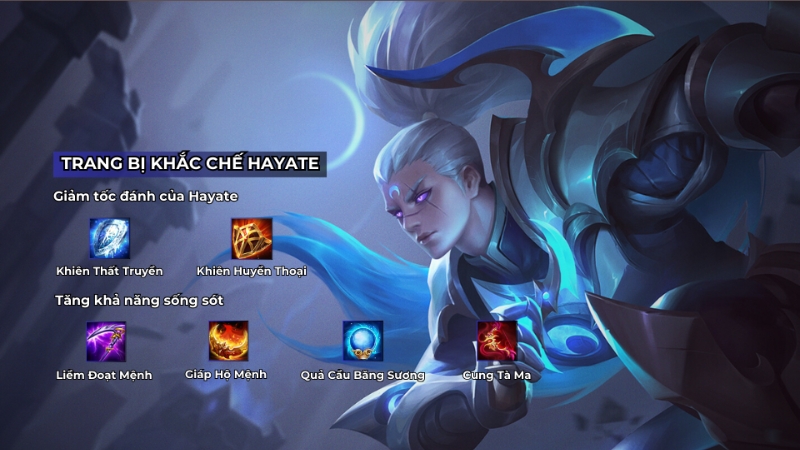Click the Liềm Đoạt Mệnh scythe icon
Screen dimensions: 800x450
105,341
